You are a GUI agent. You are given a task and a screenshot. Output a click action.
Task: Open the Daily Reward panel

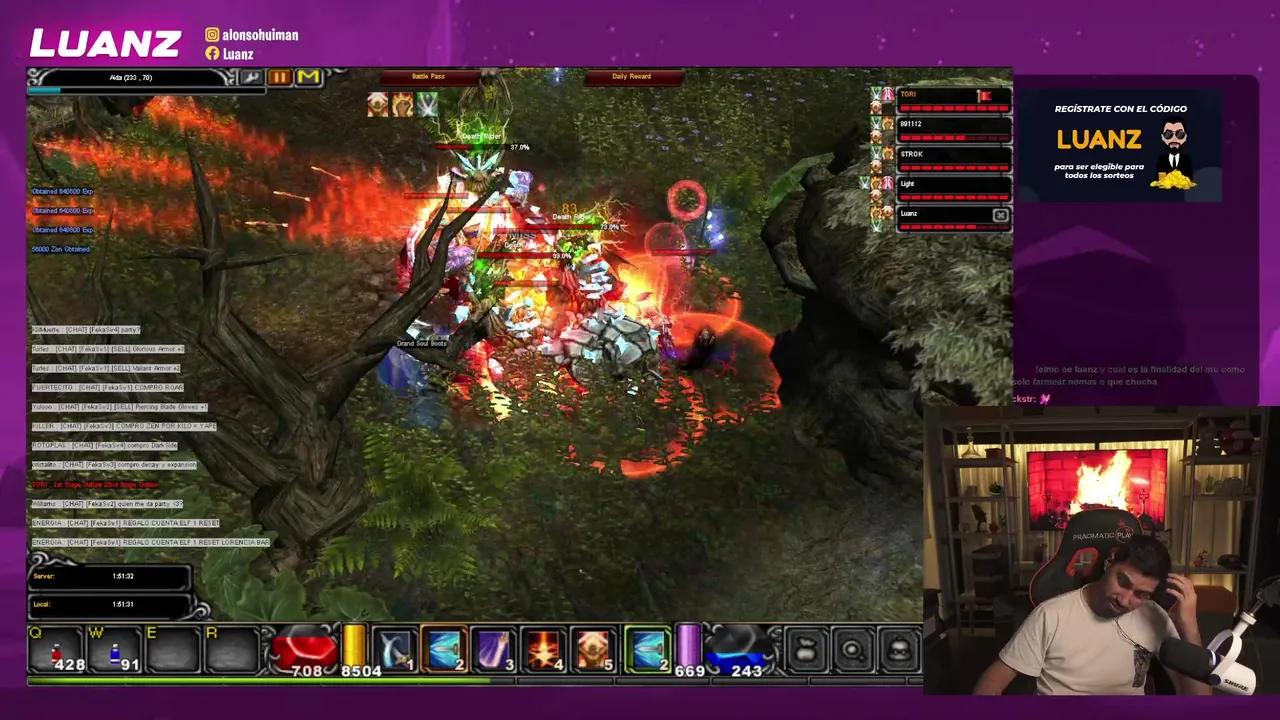pos(631,76)
